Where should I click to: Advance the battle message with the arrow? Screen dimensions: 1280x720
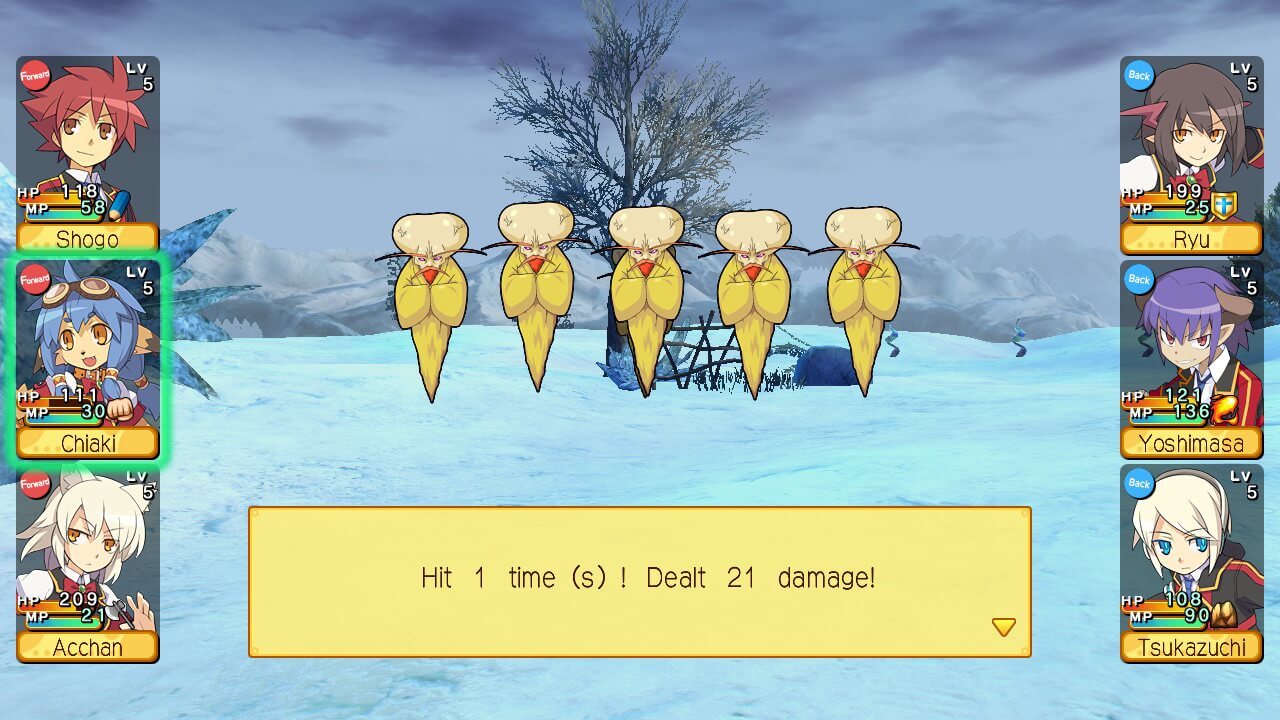pyautogui.click(x=1003, y=627)
